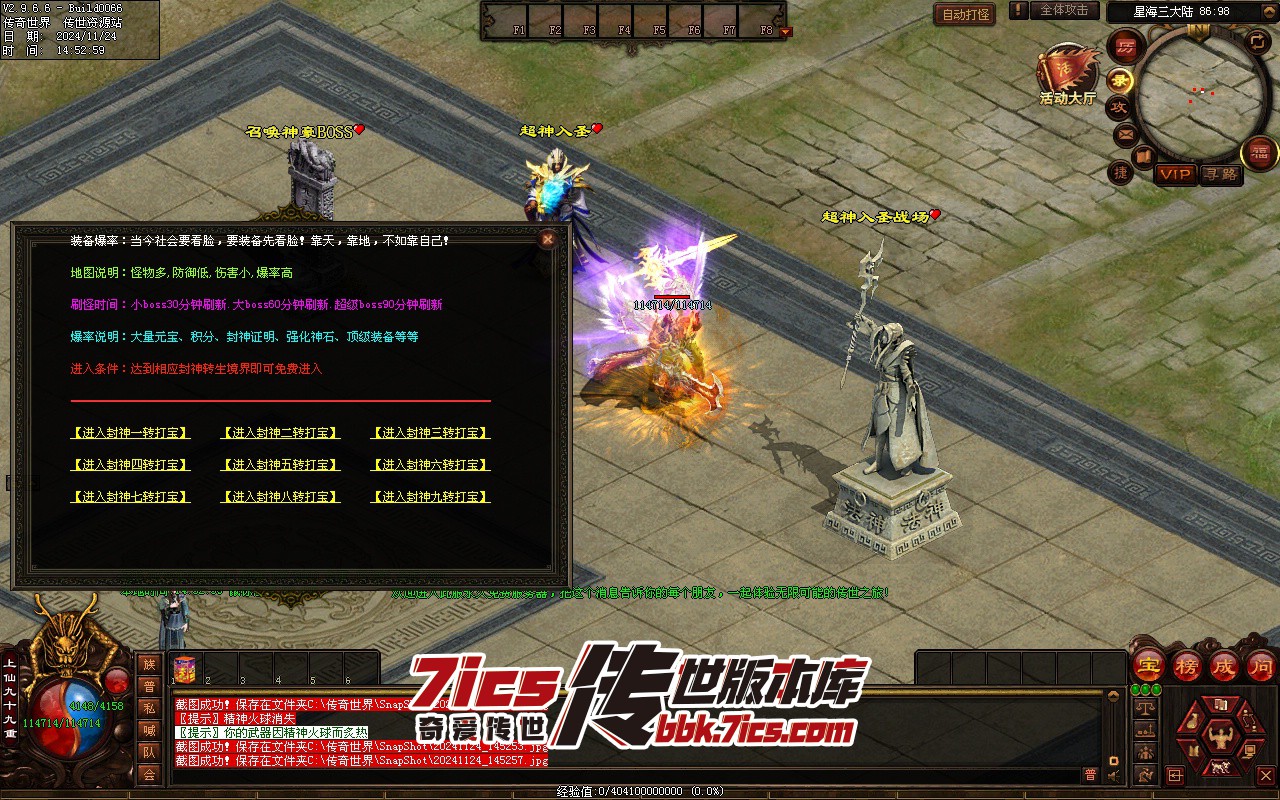Screen dimensions: 1280x800
Task: Open the 活动大厅 activity hall
Action: [x=1067, y=75]
